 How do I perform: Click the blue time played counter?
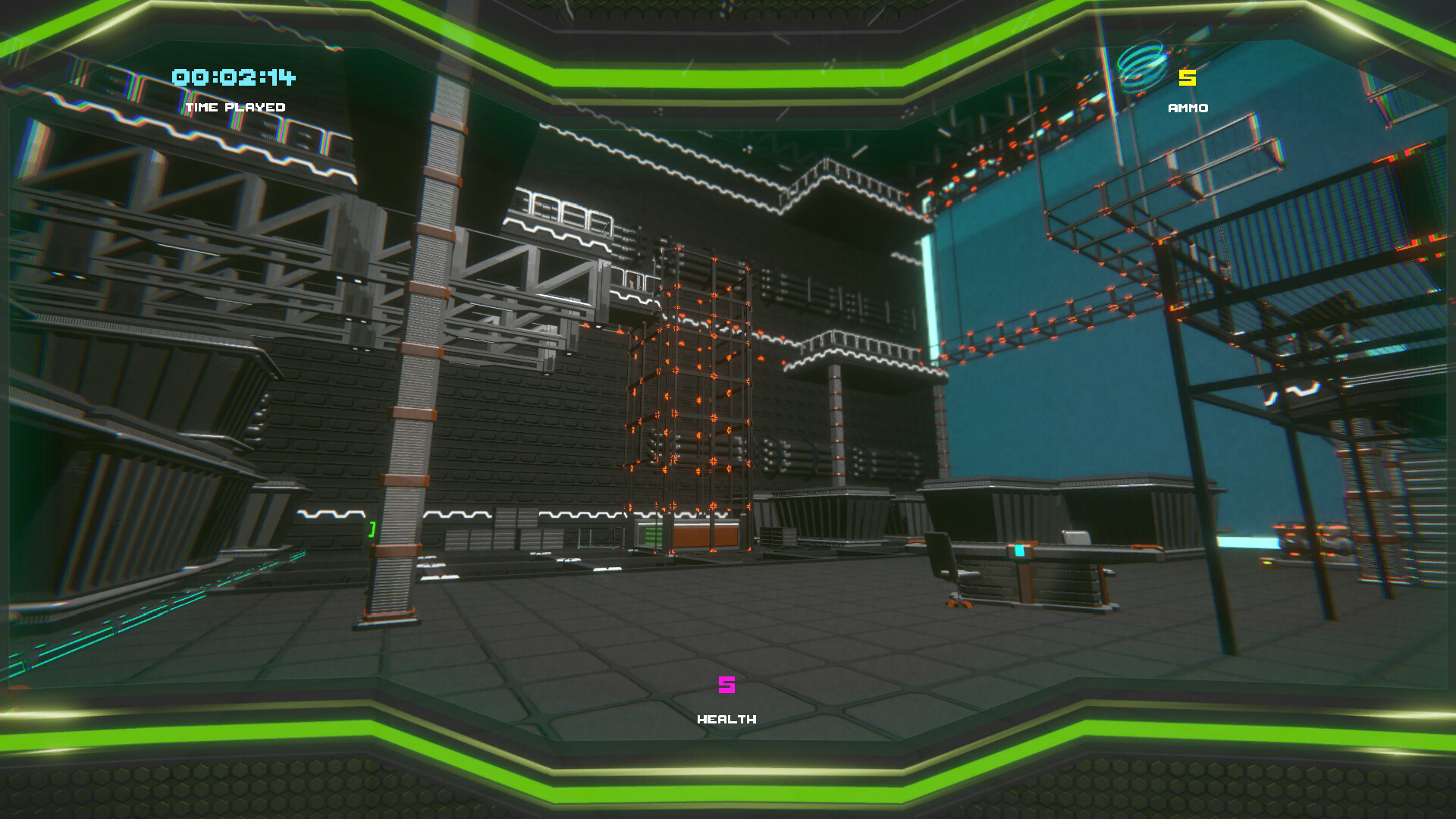(x=232, y=78)
